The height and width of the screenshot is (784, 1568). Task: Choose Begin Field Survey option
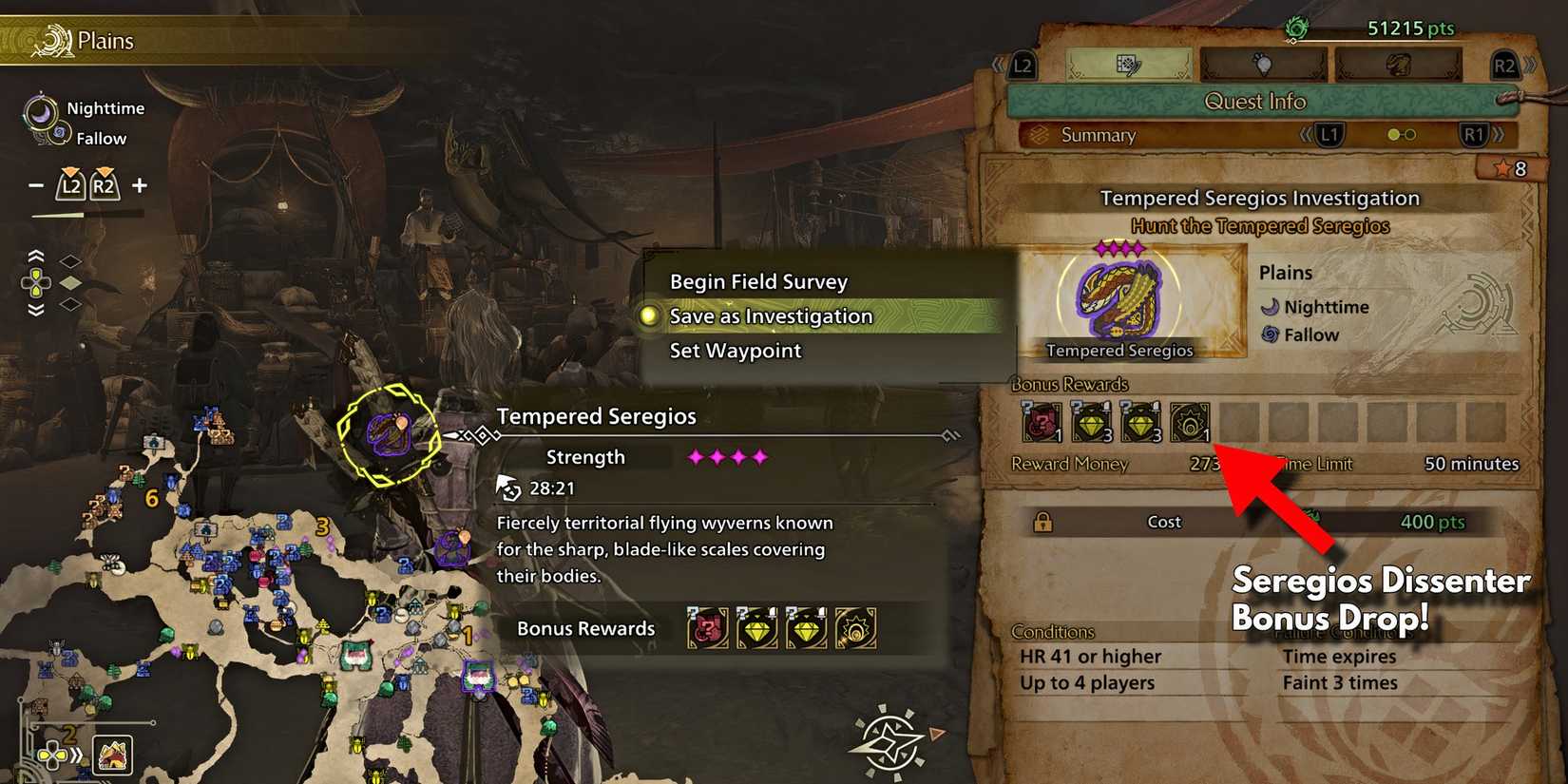(x=758, y=281)
